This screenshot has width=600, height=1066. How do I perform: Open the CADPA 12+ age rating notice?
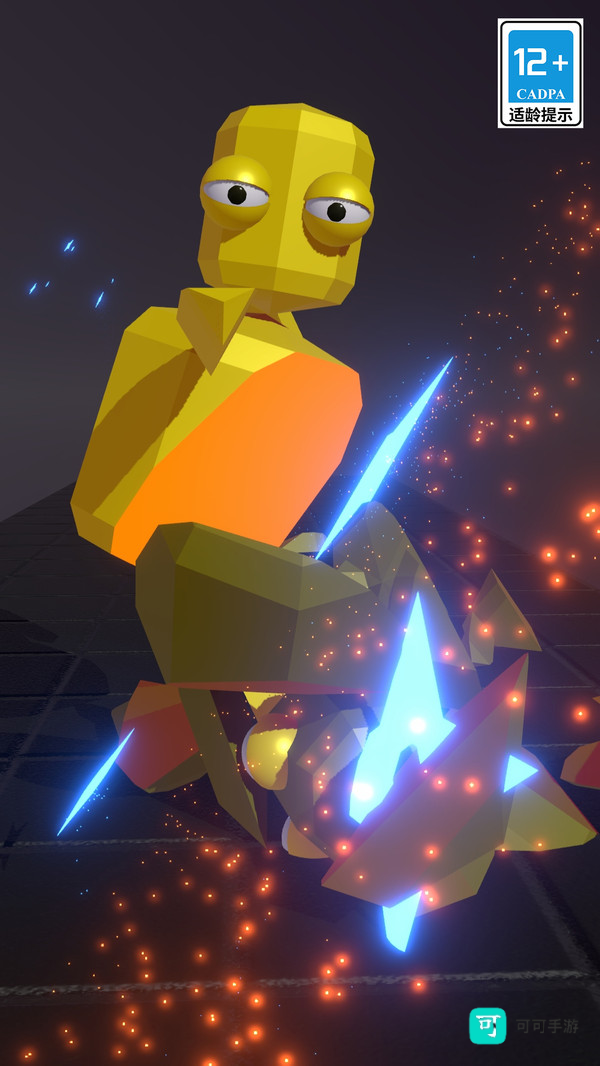tap(540, 74)
